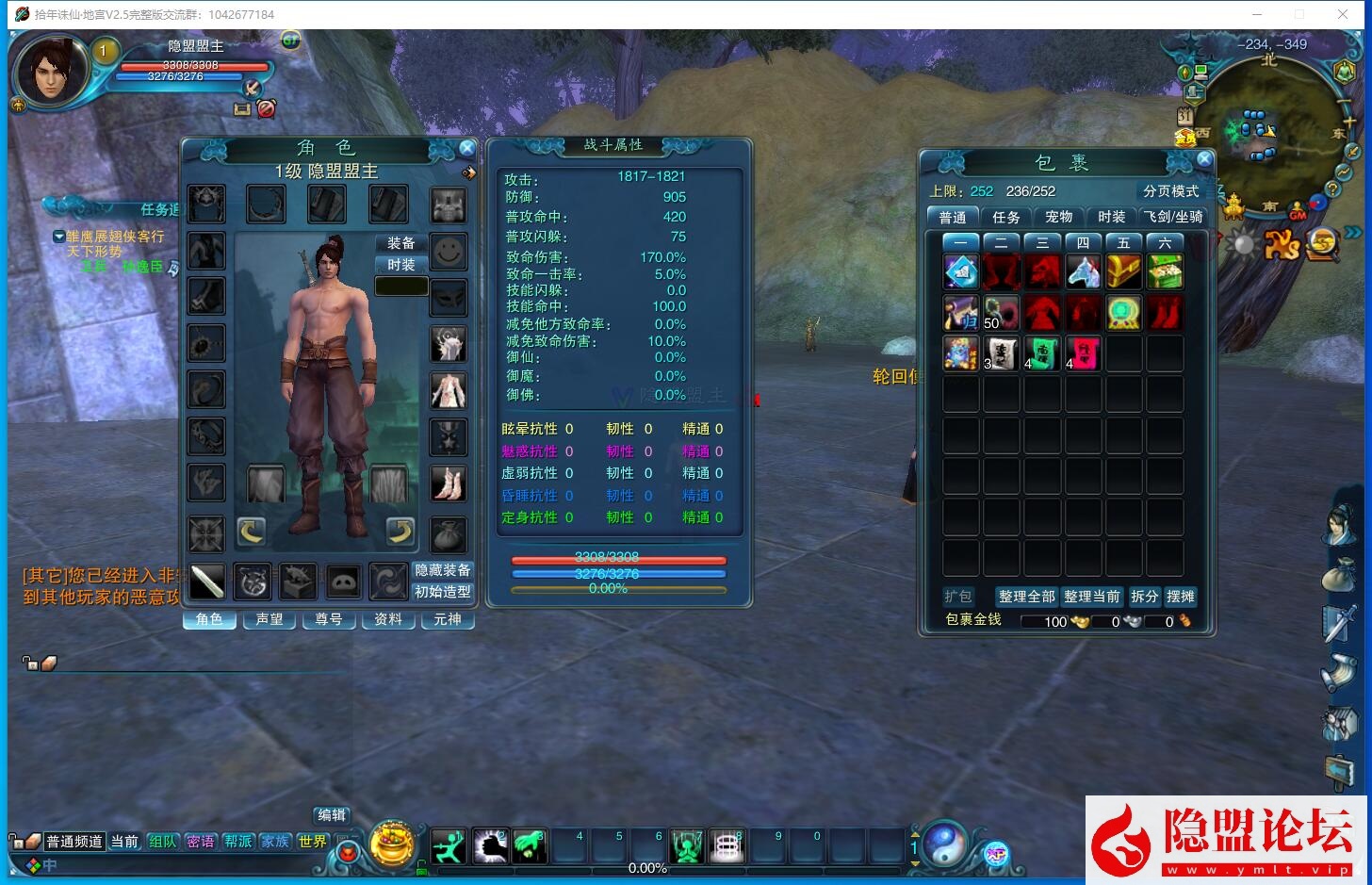Activate the 分页模式 paging mode button

(x=1170, y=191)
